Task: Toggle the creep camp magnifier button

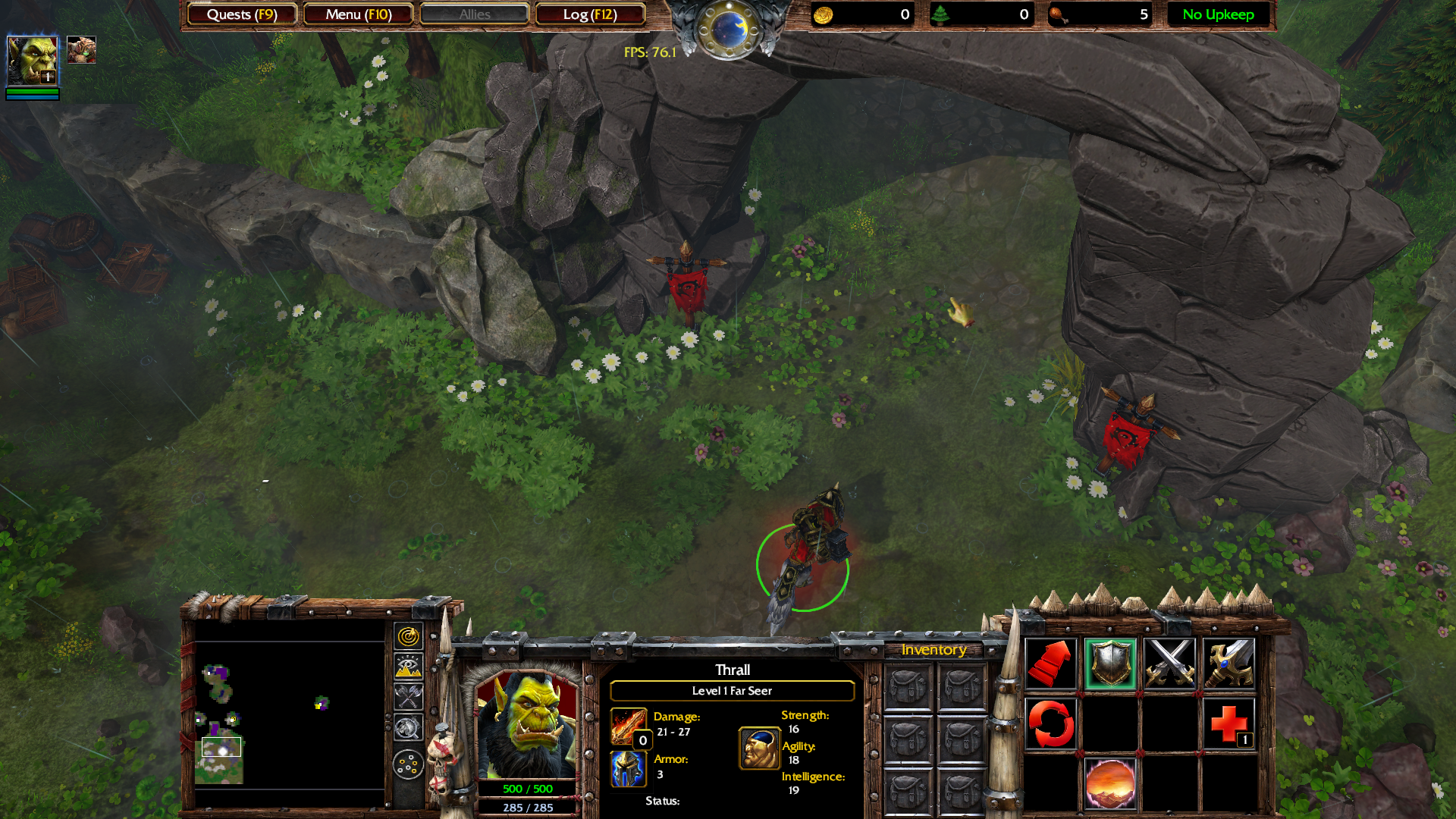Action: click(408, 728)
